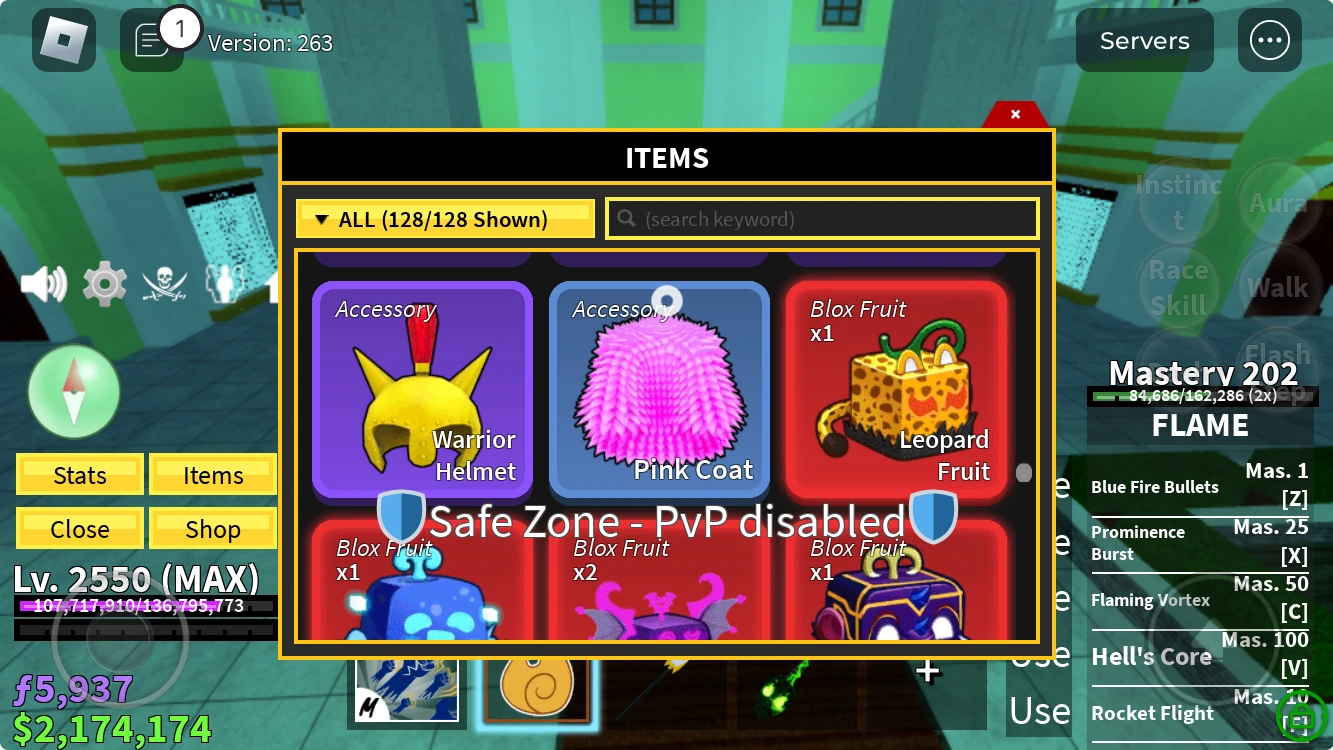Toggle Instinct ability on

pos(1179,200)
